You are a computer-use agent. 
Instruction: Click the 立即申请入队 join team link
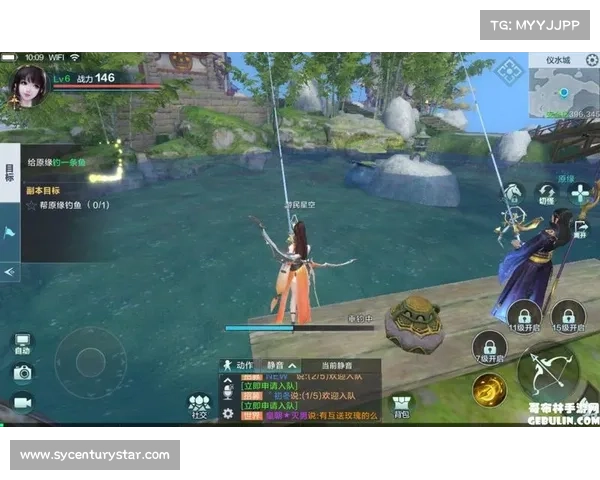click(x=270, y=386)
